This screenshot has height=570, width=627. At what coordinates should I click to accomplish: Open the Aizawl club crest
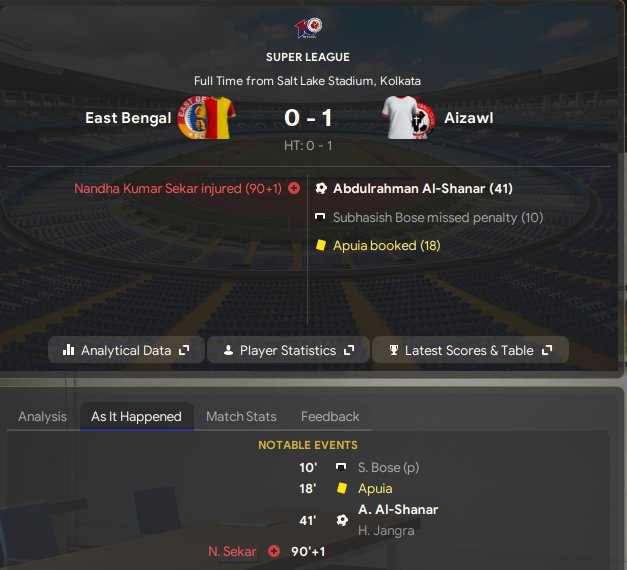click(x=411, y=119)
